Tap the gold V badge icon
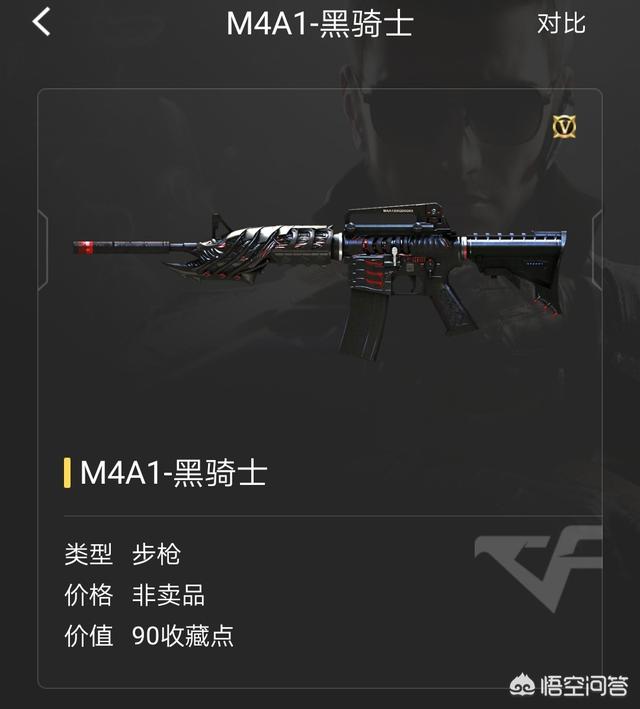 565,127
